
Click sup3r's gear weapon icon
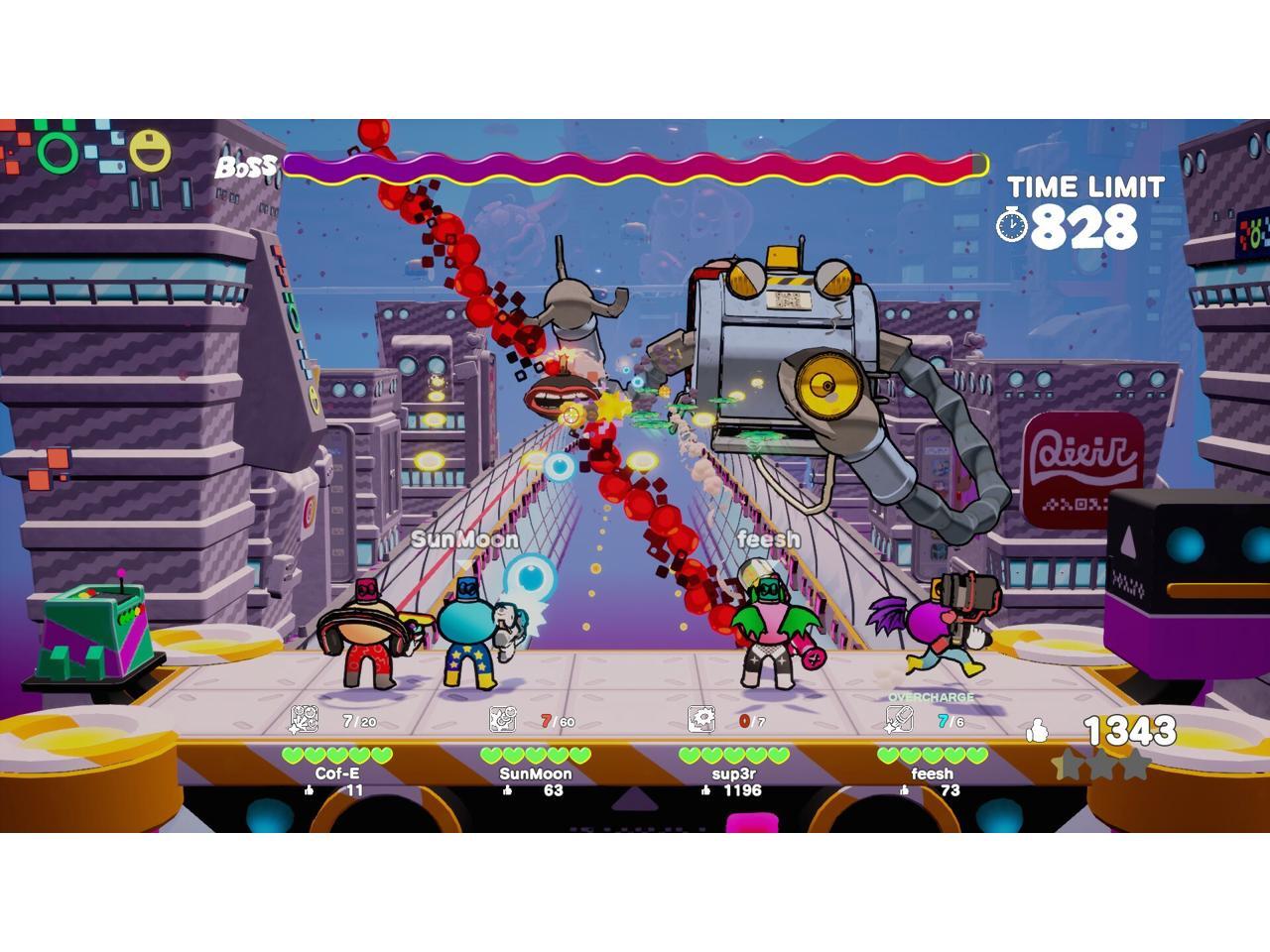[701, 719]
